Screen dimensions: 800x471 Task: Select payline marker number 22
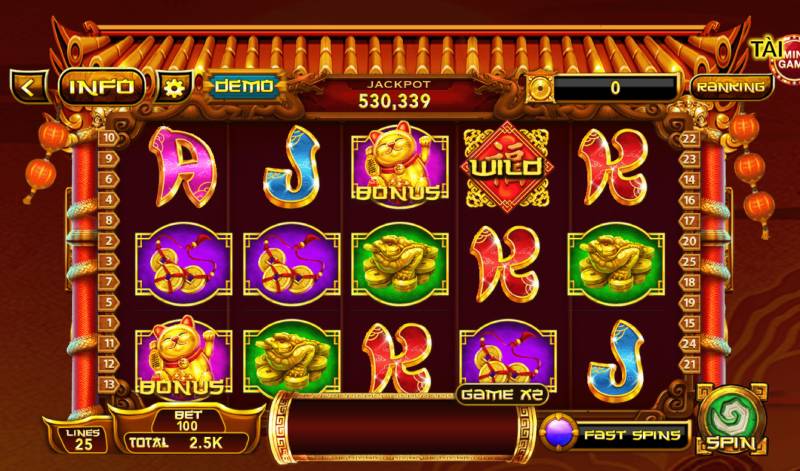[x=688, y=138]
